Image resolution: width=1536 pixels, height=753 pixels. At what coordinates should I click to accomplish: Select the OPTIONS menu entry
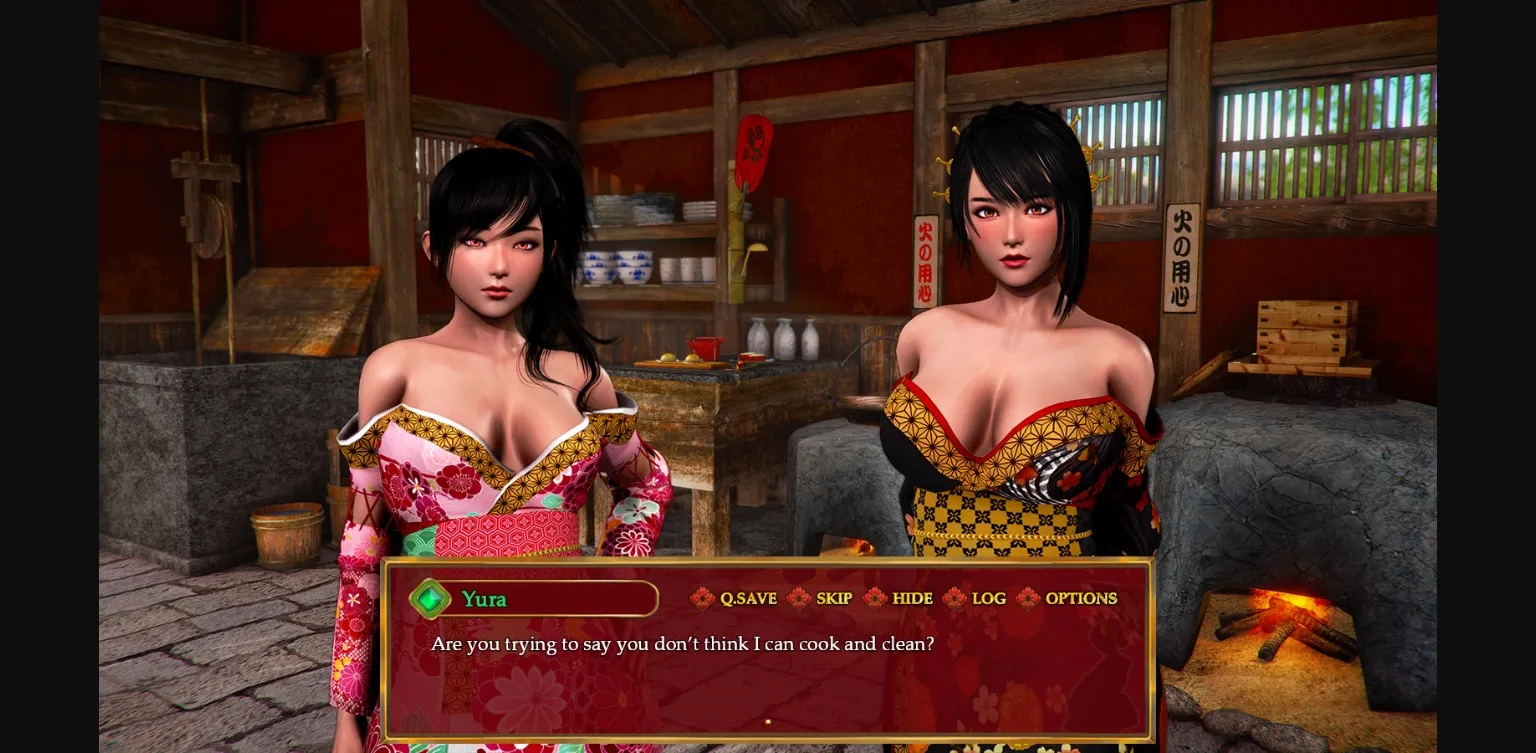(1081, 598)
